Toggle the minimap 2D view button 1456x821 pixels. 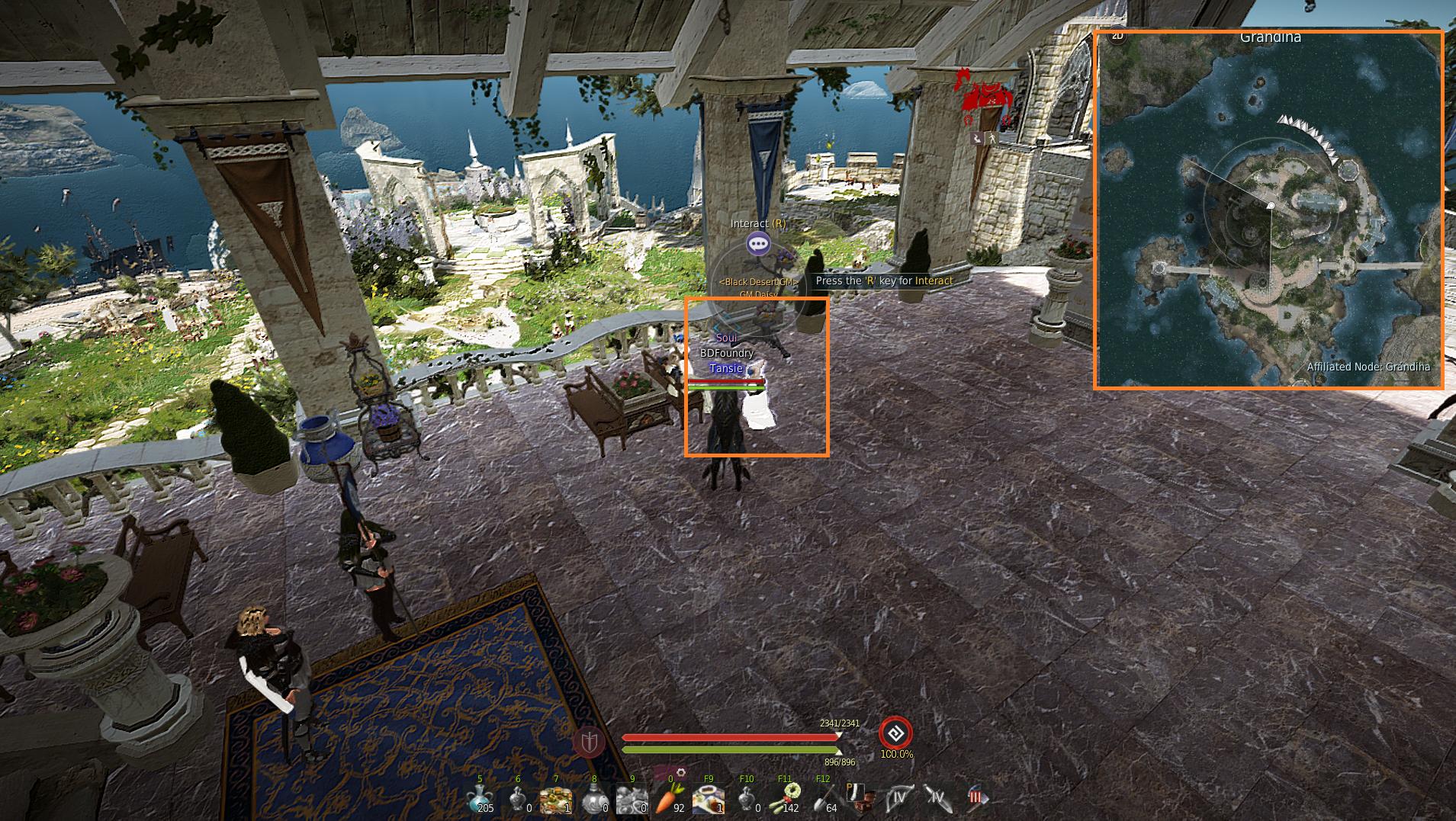pos(1117,36)
